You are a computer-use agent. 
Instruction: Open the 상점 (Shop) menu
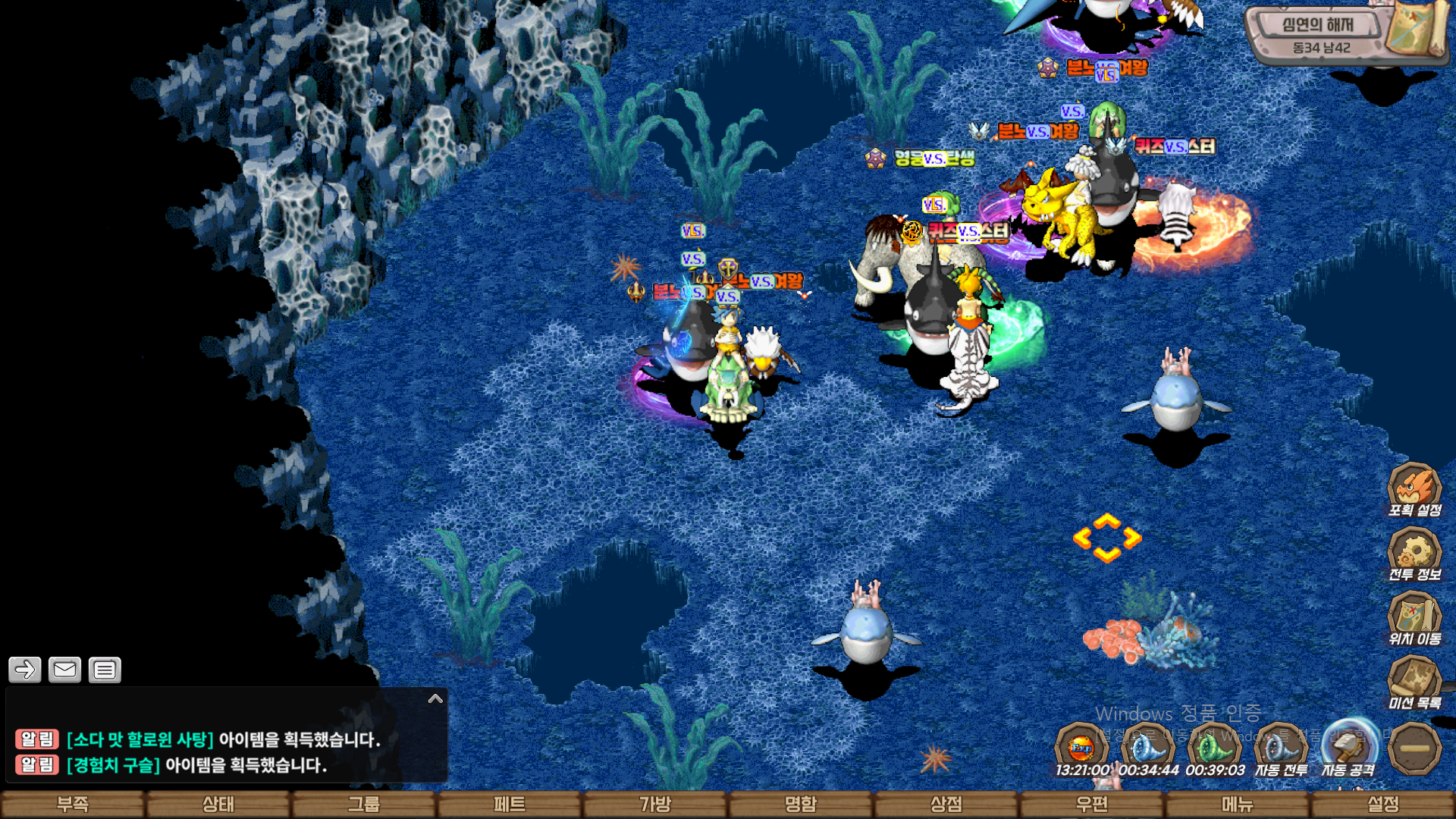(946, 804)
